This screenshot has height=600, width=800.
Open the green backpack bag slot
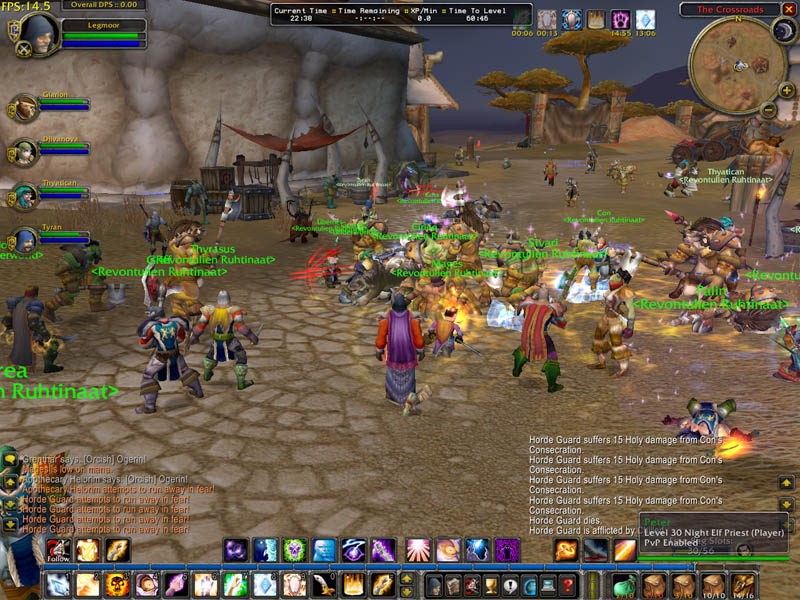623,585
